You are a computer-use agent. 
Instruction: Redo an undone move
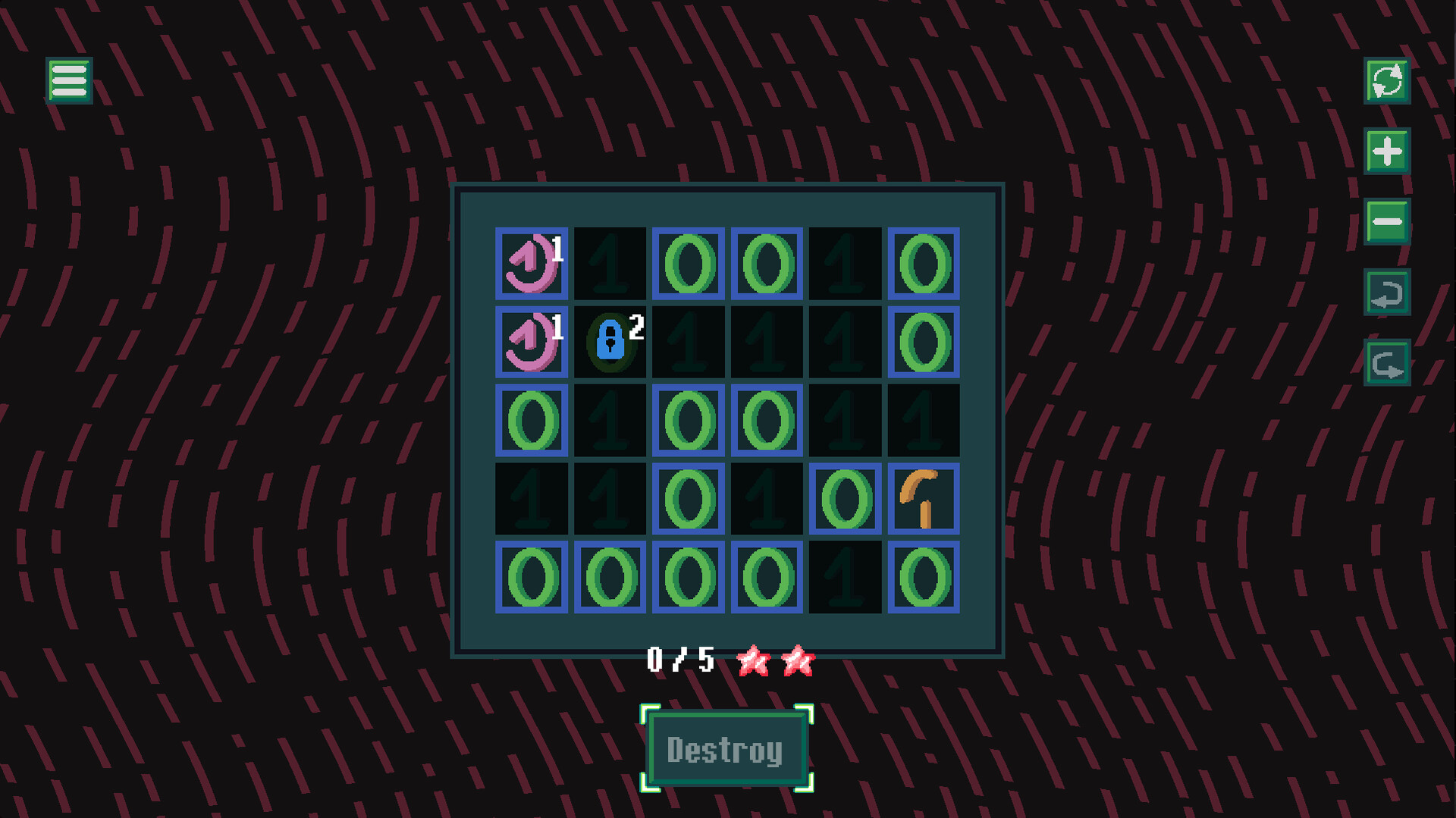pyautogui.click(x=1386, y=362)
